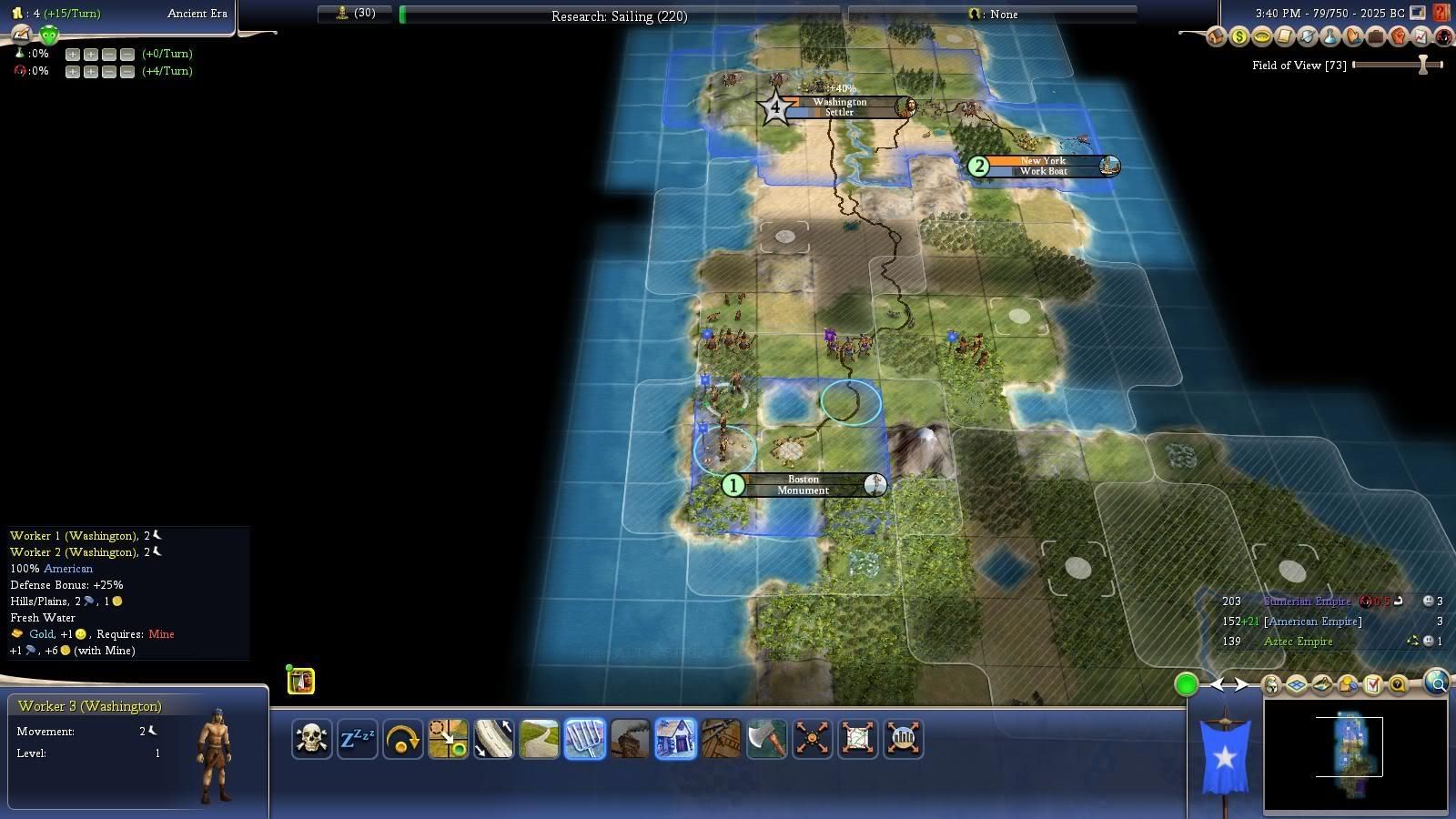Select the Worker 1 (Washington) entry

pyautogui.click(x=74, y=536)
